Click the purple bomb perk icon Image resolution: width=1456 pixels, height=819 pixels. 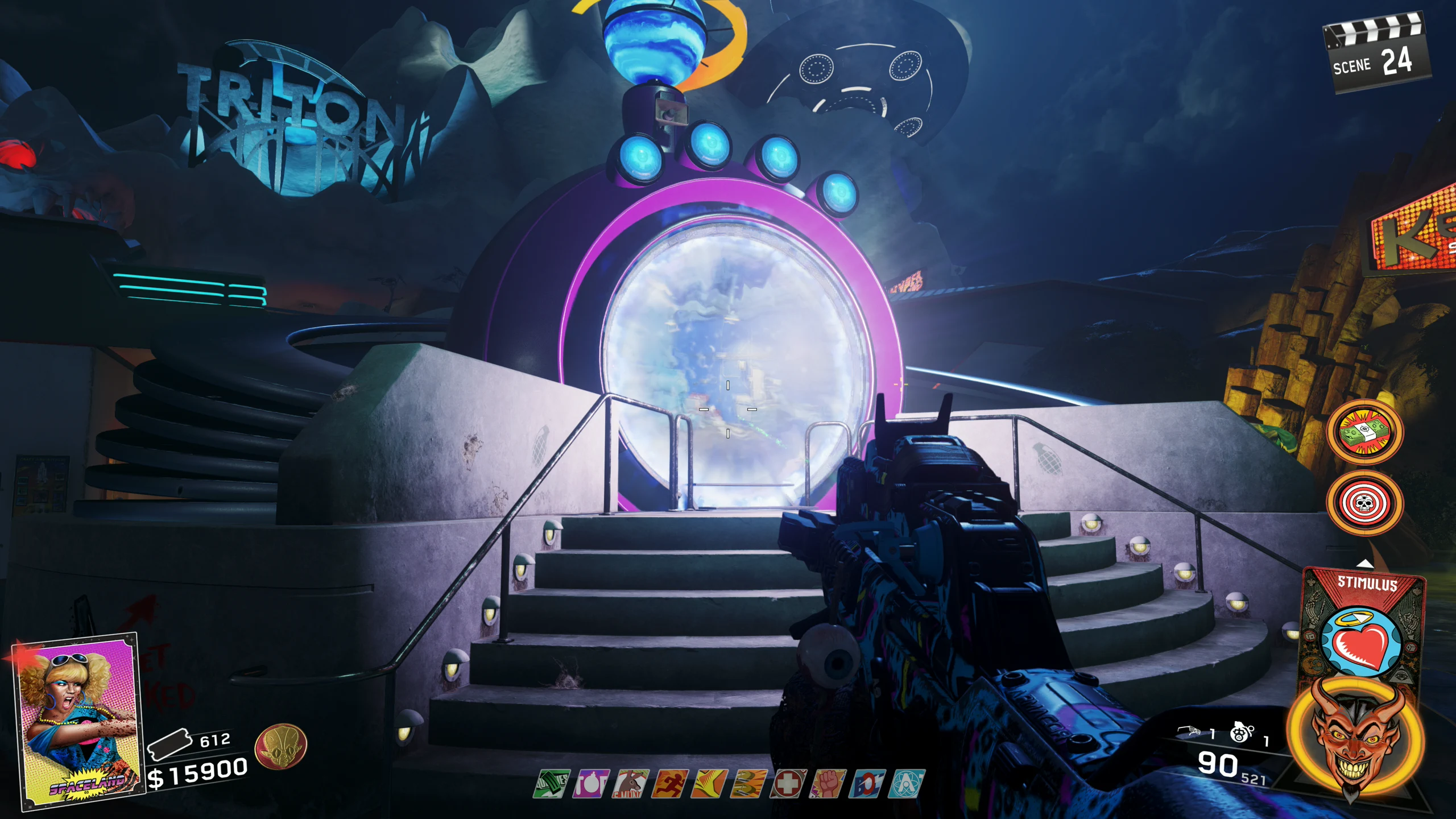591,784
